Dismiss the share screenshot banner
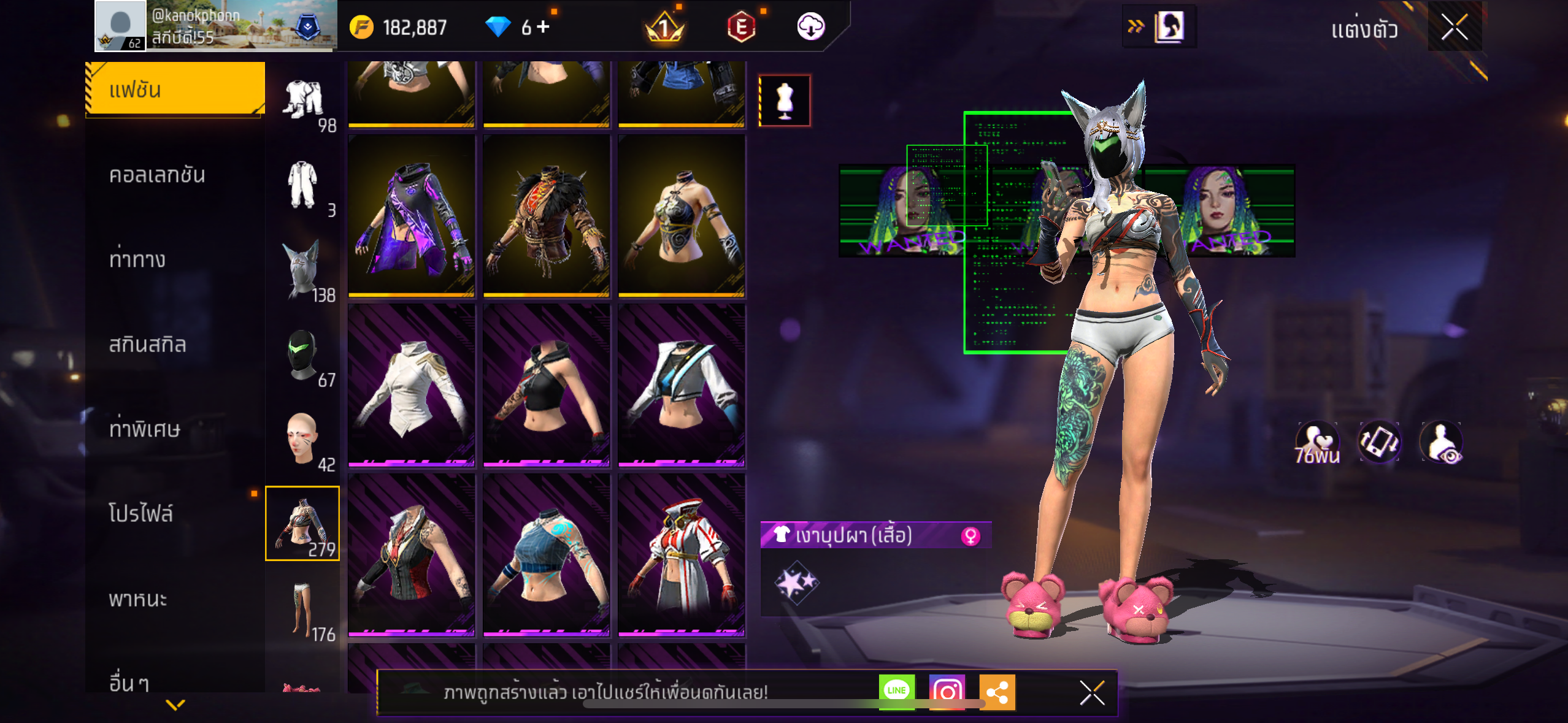Viewport: 1568px width, 723px height. point(1092,693)
